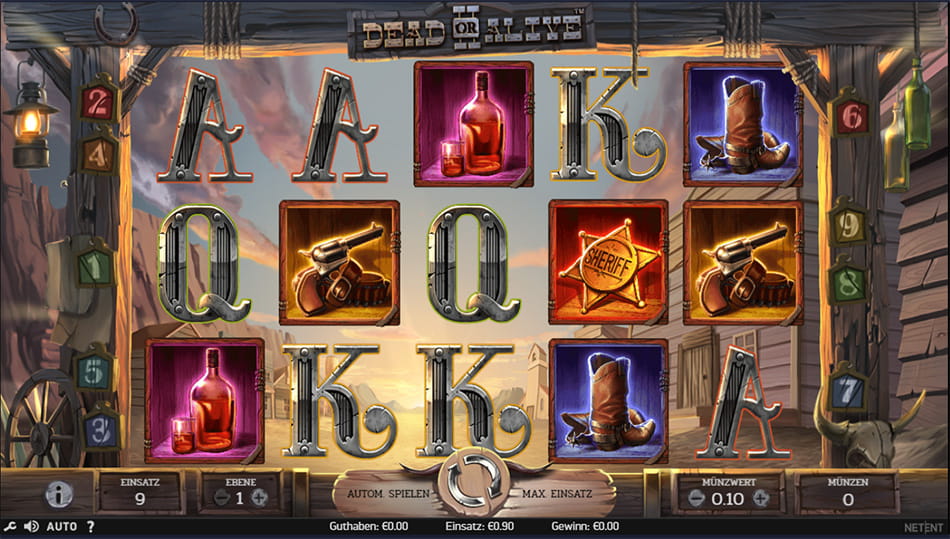
Task: Open the AUTO play options
Action: click(x=61, y=526)
